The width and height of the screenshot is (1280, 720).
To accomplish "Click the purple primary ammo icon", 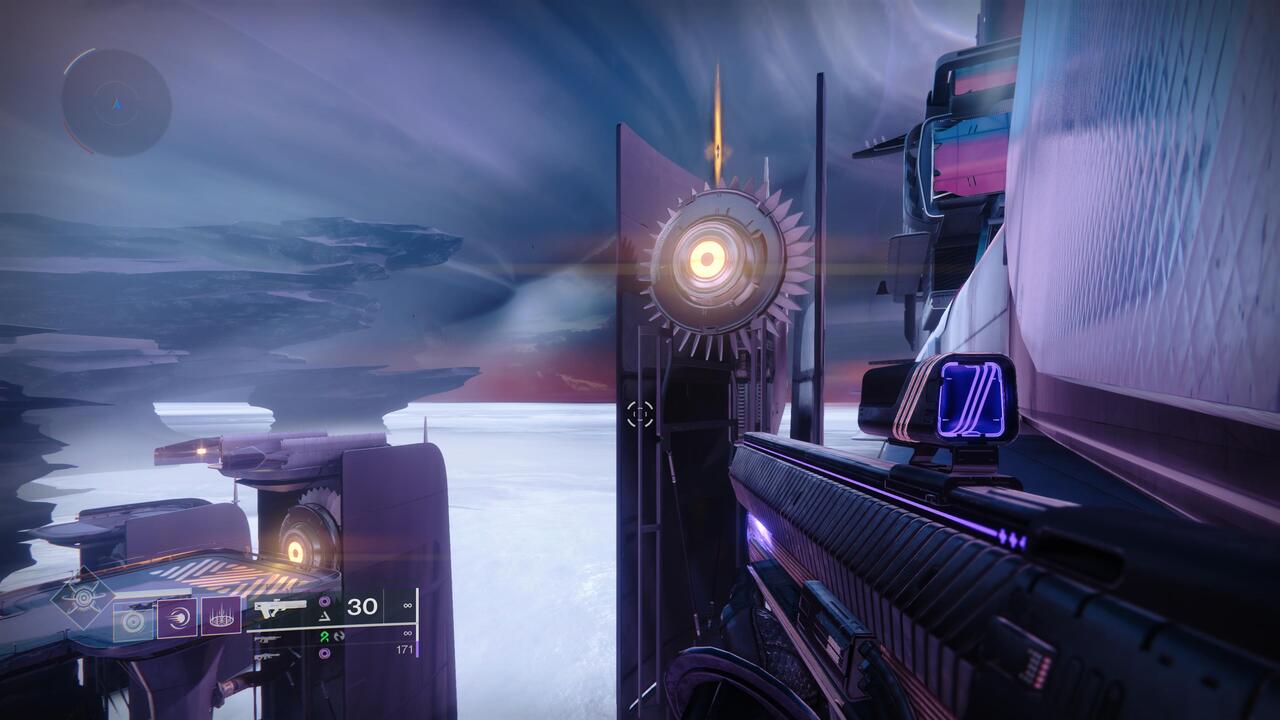I will click(324, 601).
